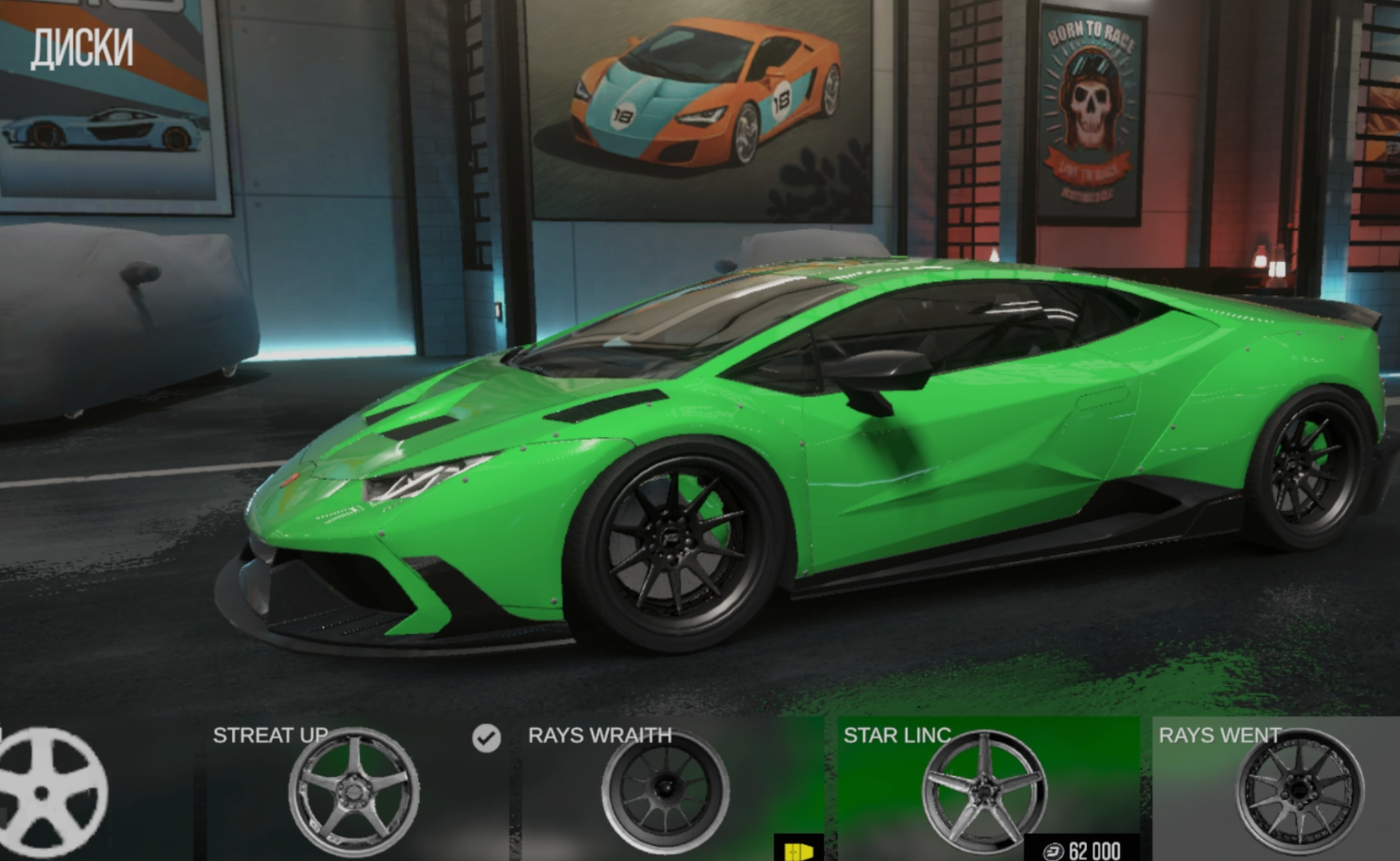Image resolution: width=1400 pixels, height=861 pixels.
Task: Click the ДИСКИ title label icon
Action: point(81,48)
